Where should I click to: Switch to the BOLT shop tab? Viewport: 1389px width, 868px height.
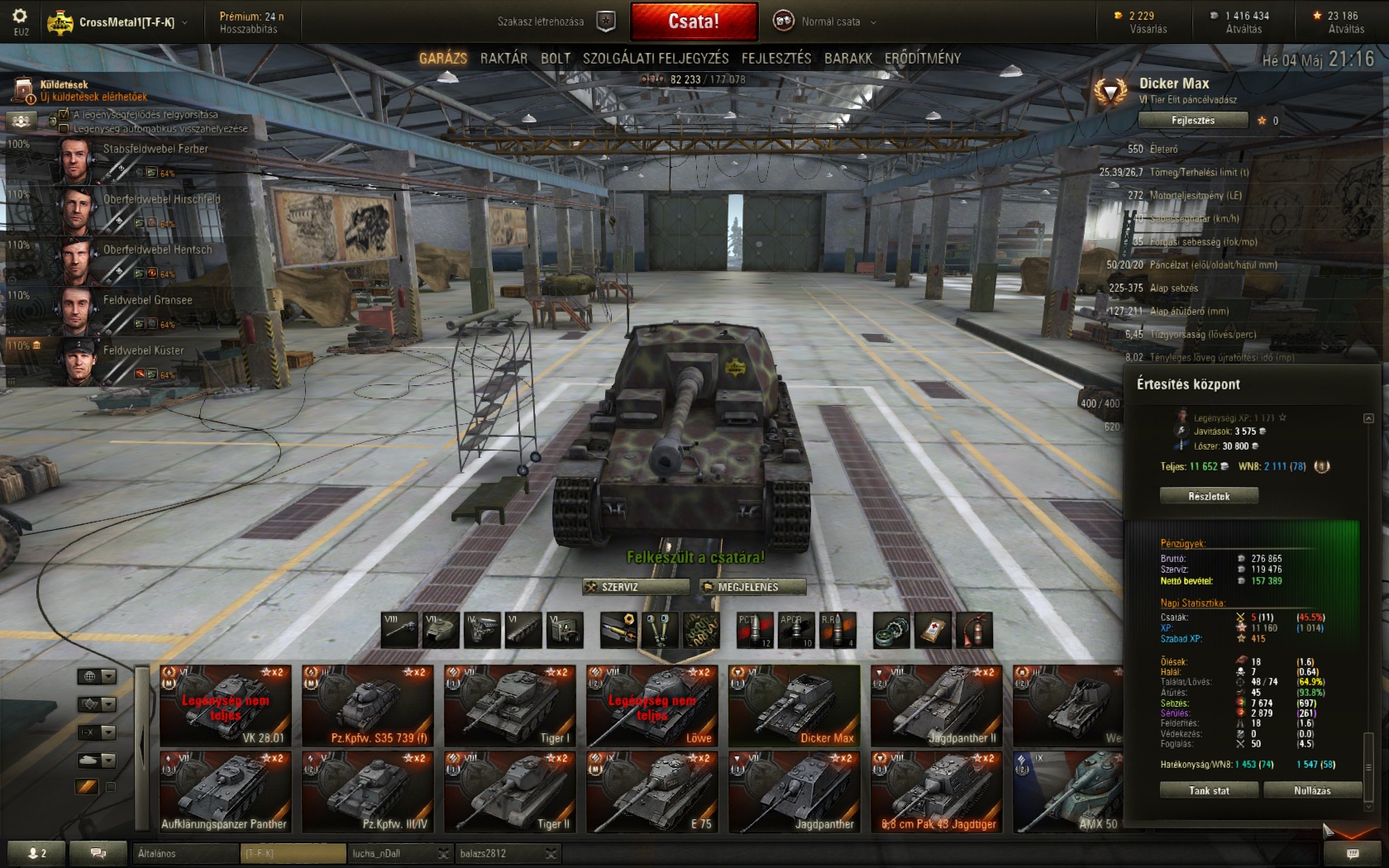pyautogui.click(x=556, y=58)
